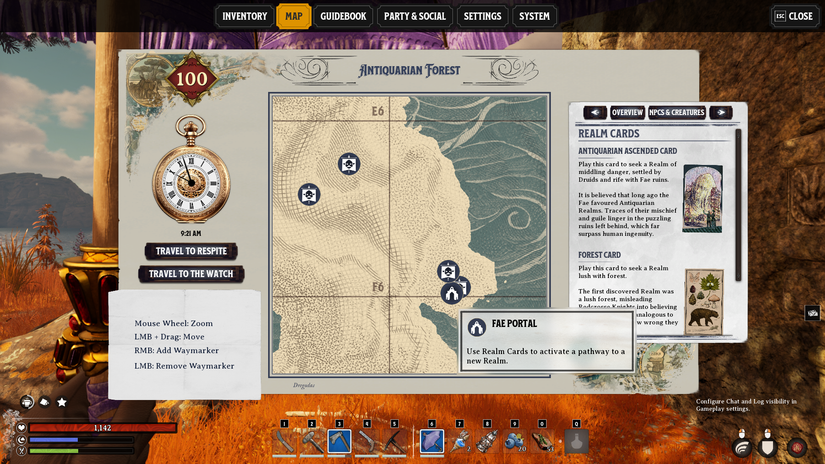This screenshot has width=825, height=464.
Task: Go to the Settings tab
Action: click(x=482, y=16)
